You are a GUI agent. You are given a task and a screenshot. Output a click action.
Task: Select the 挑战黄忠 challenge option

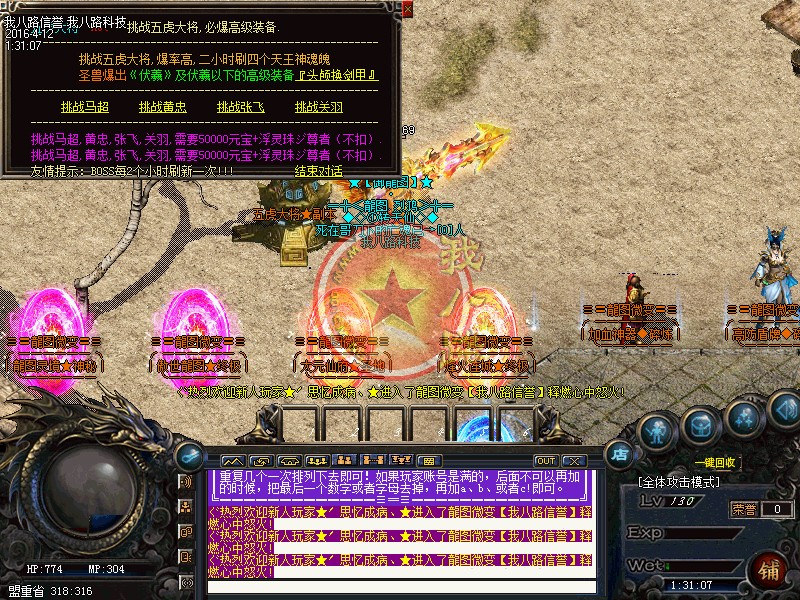pyautogui.click(x=163, y=107)
